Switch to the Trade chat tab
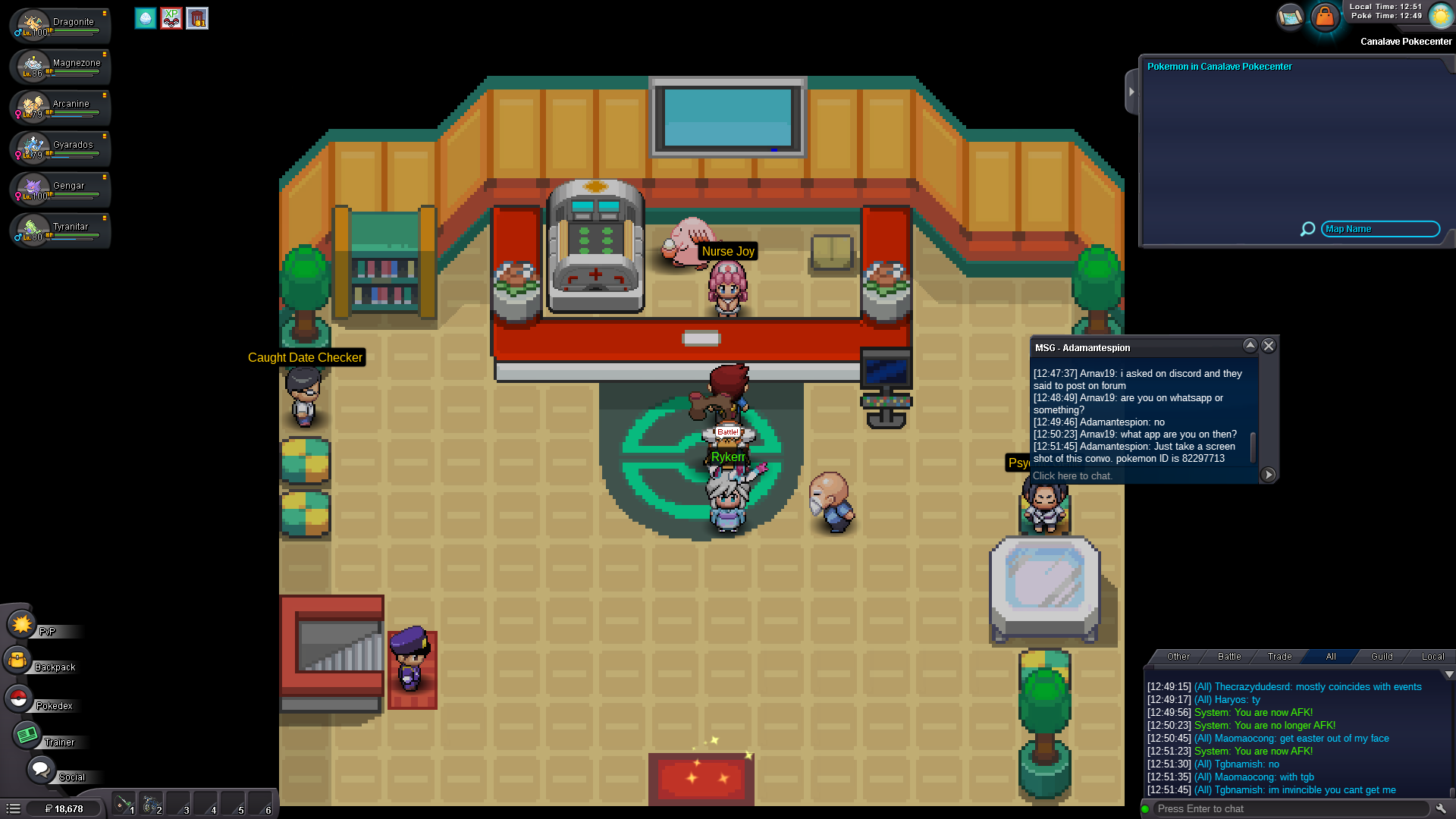The height and width of the screenshot is (819, 1456). [x=1279, y=657]
